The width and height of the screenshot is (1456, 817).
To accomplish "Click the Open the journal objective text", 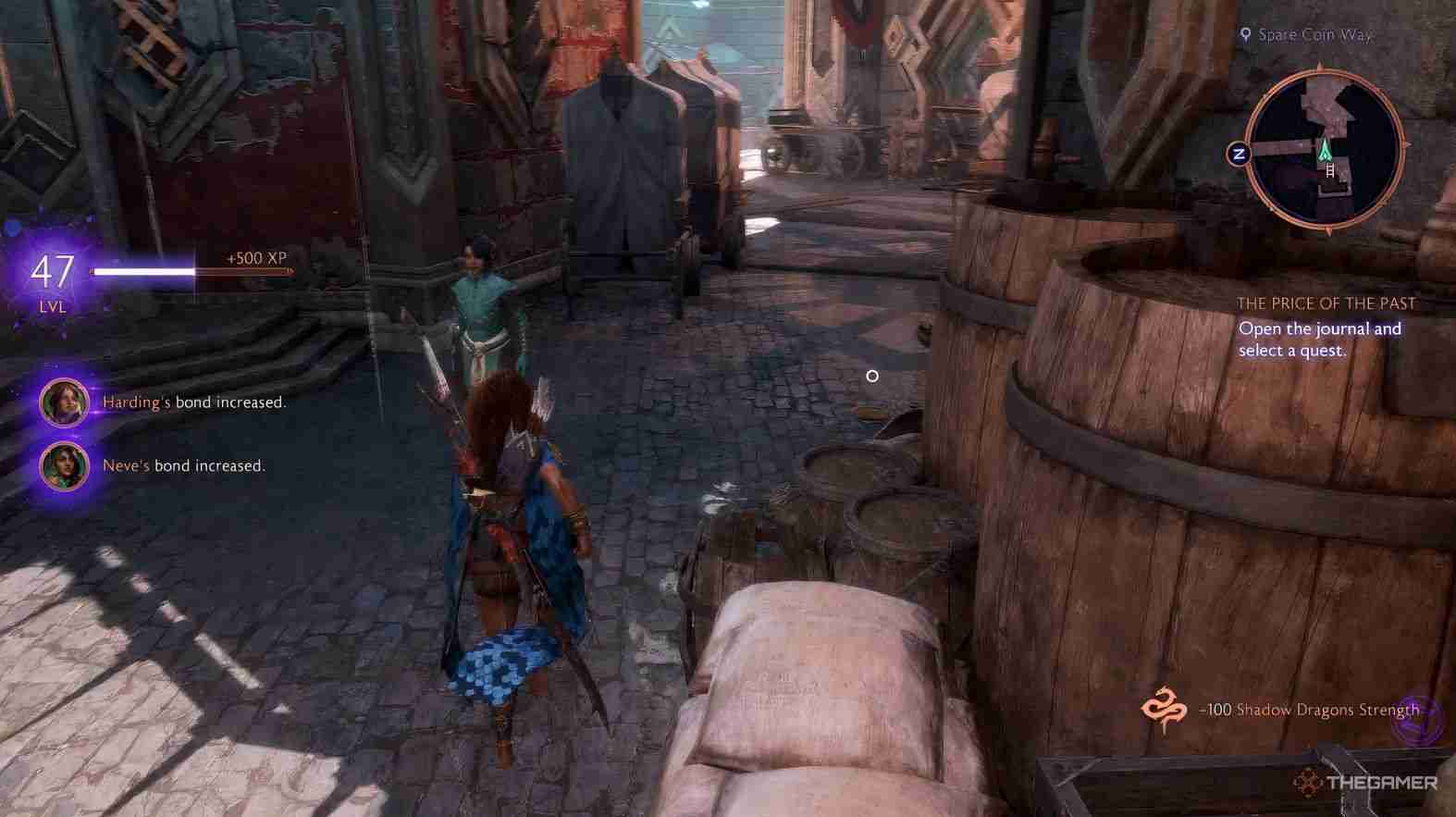I will click(1320, 339).
